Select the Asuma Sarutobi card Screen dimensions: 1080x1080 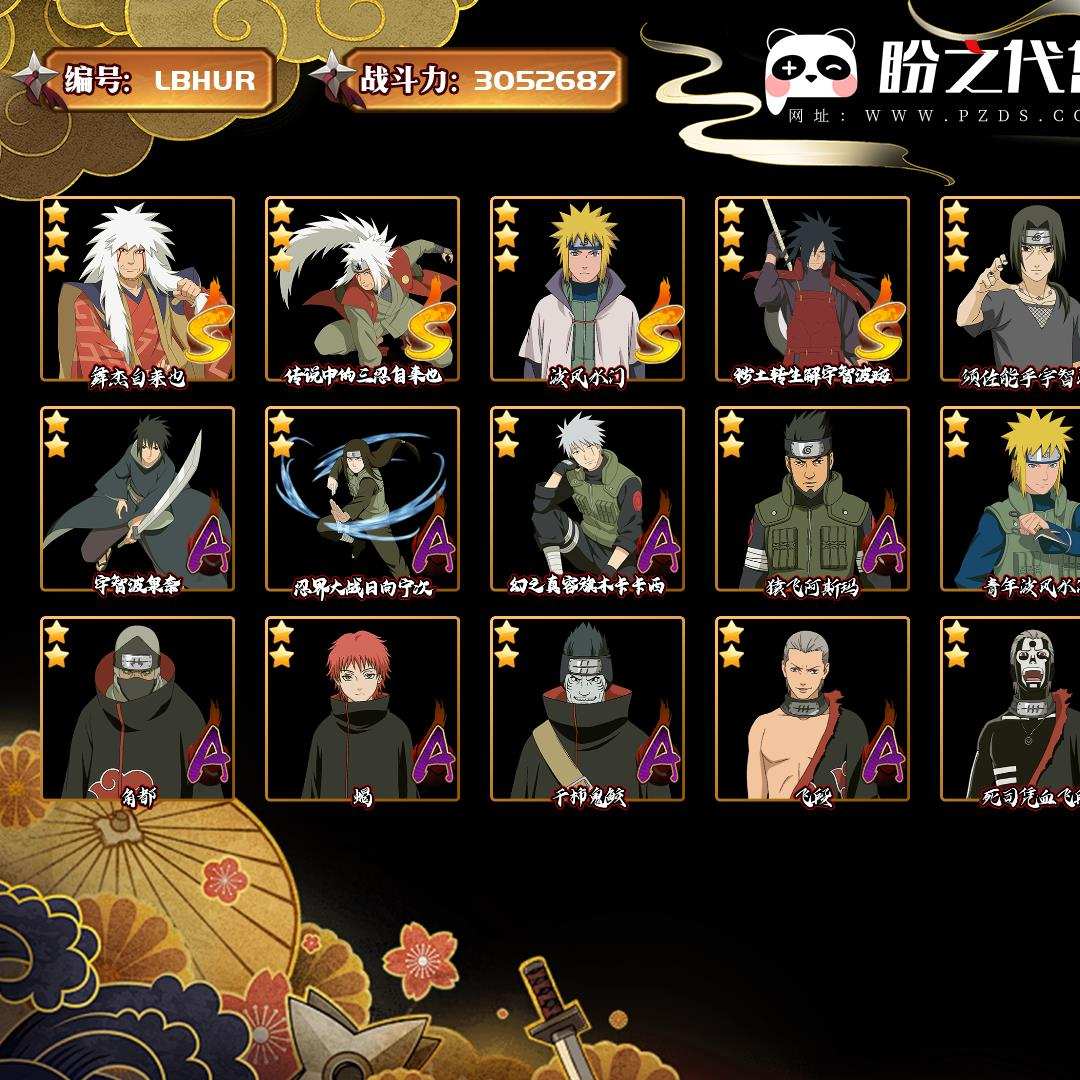coord(812,499)
